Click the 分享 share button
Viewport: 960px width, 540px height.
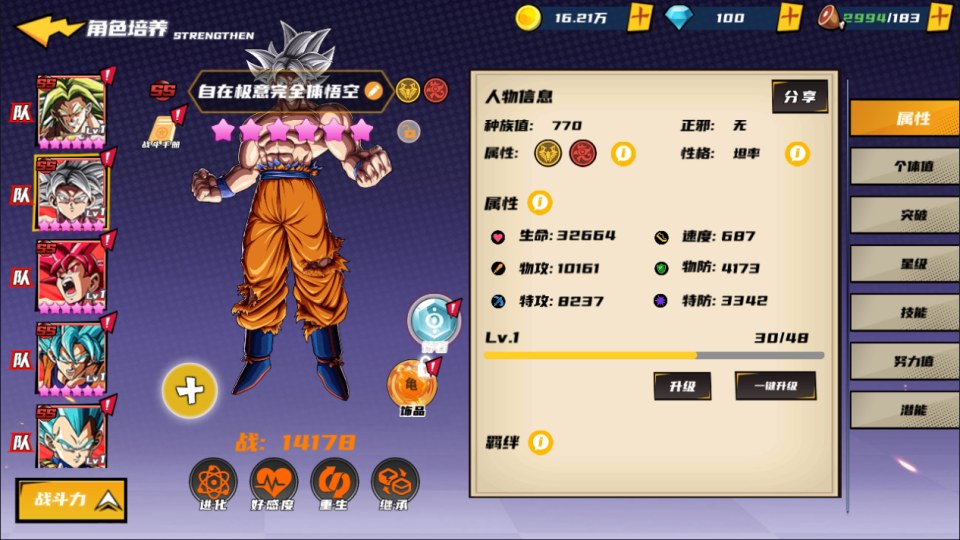point(799,97)
